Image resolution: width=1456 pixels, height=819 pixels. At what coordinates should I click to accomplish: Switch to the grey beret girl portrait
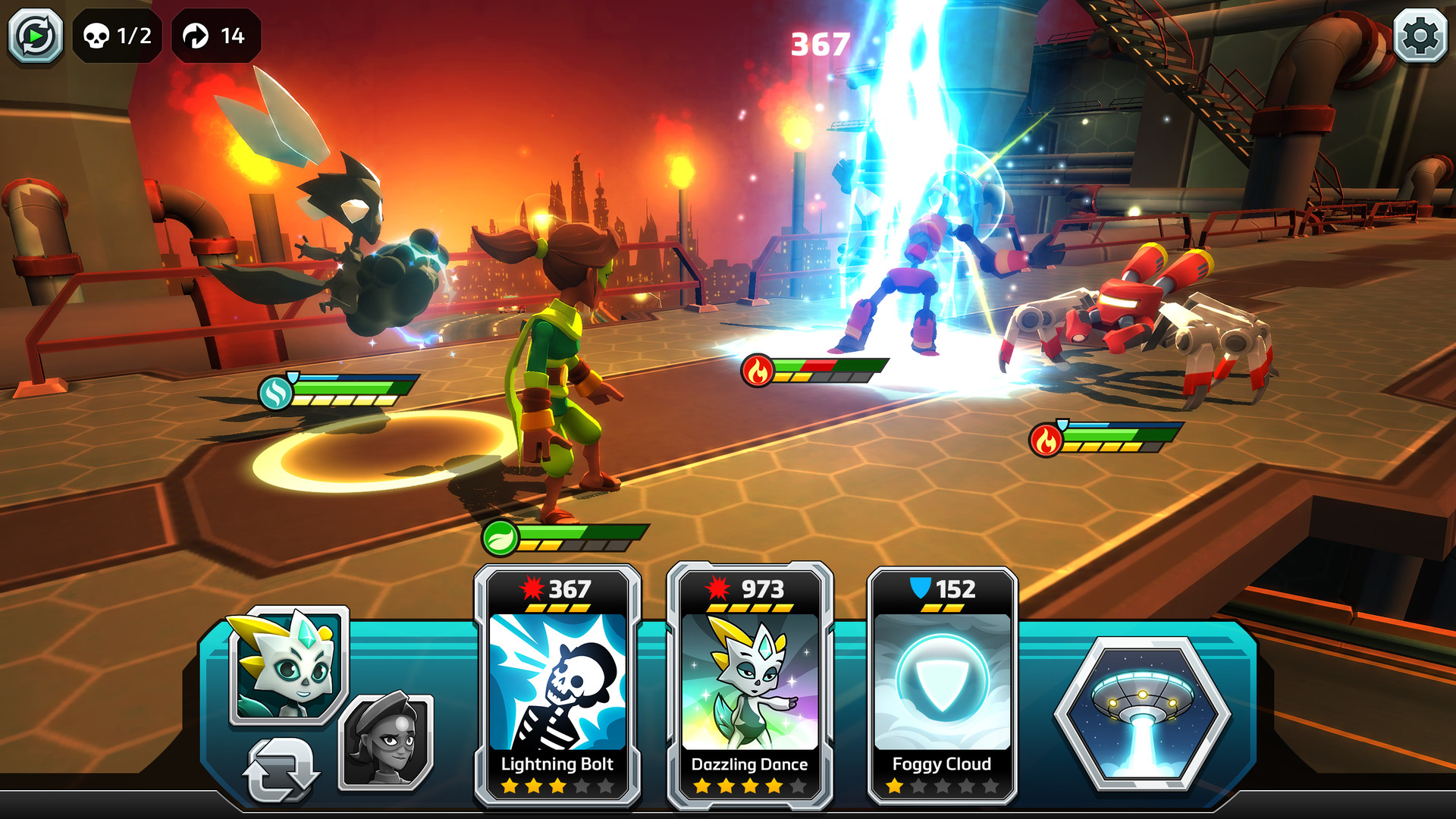point(387,741)
